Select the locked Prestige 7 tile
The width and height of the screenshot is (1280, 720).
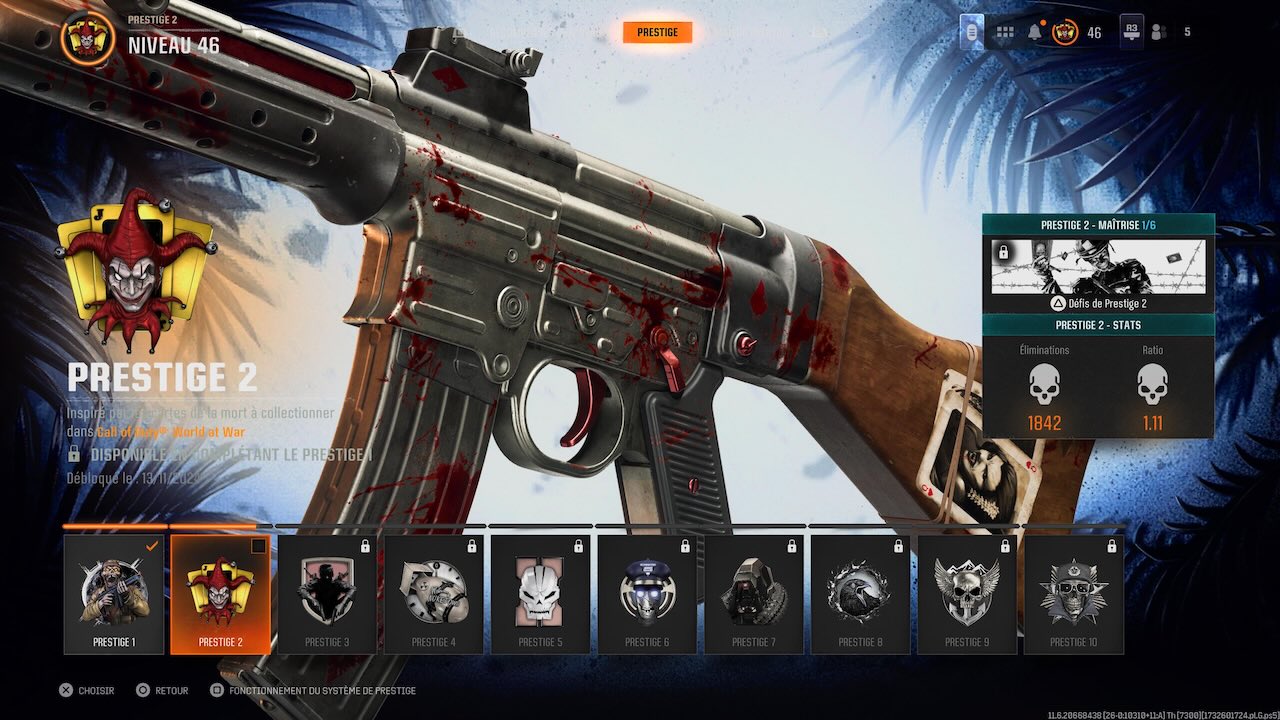click(754, 594)
